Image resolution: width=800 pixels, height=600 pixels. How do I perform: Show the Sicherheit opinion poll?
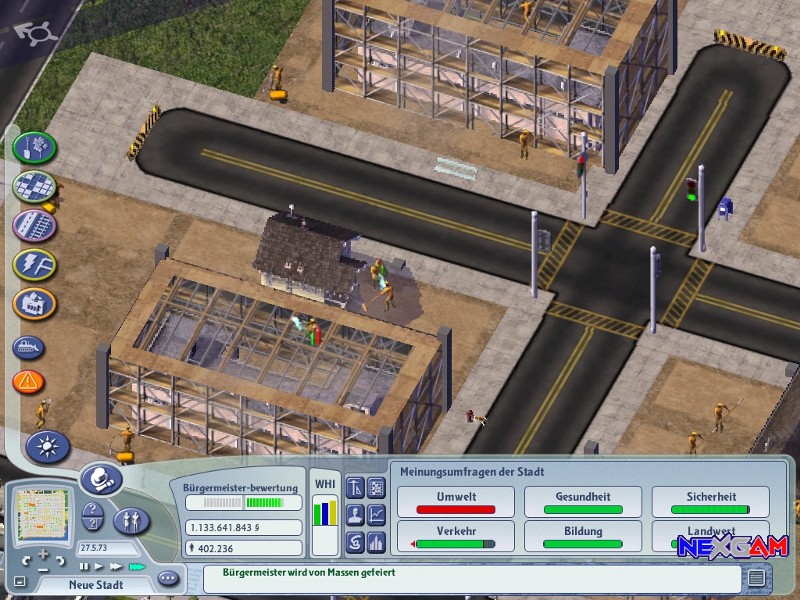(711, 502)
